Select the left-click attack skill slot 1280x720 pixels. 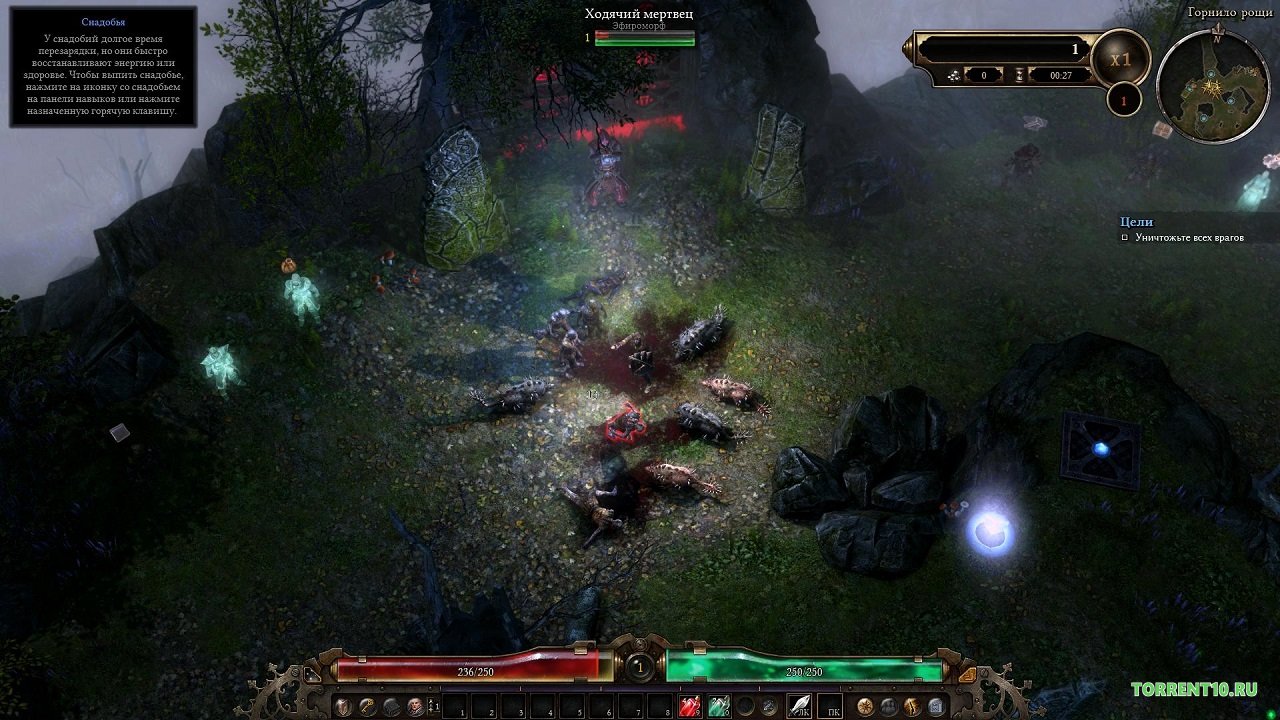point(799,707)
